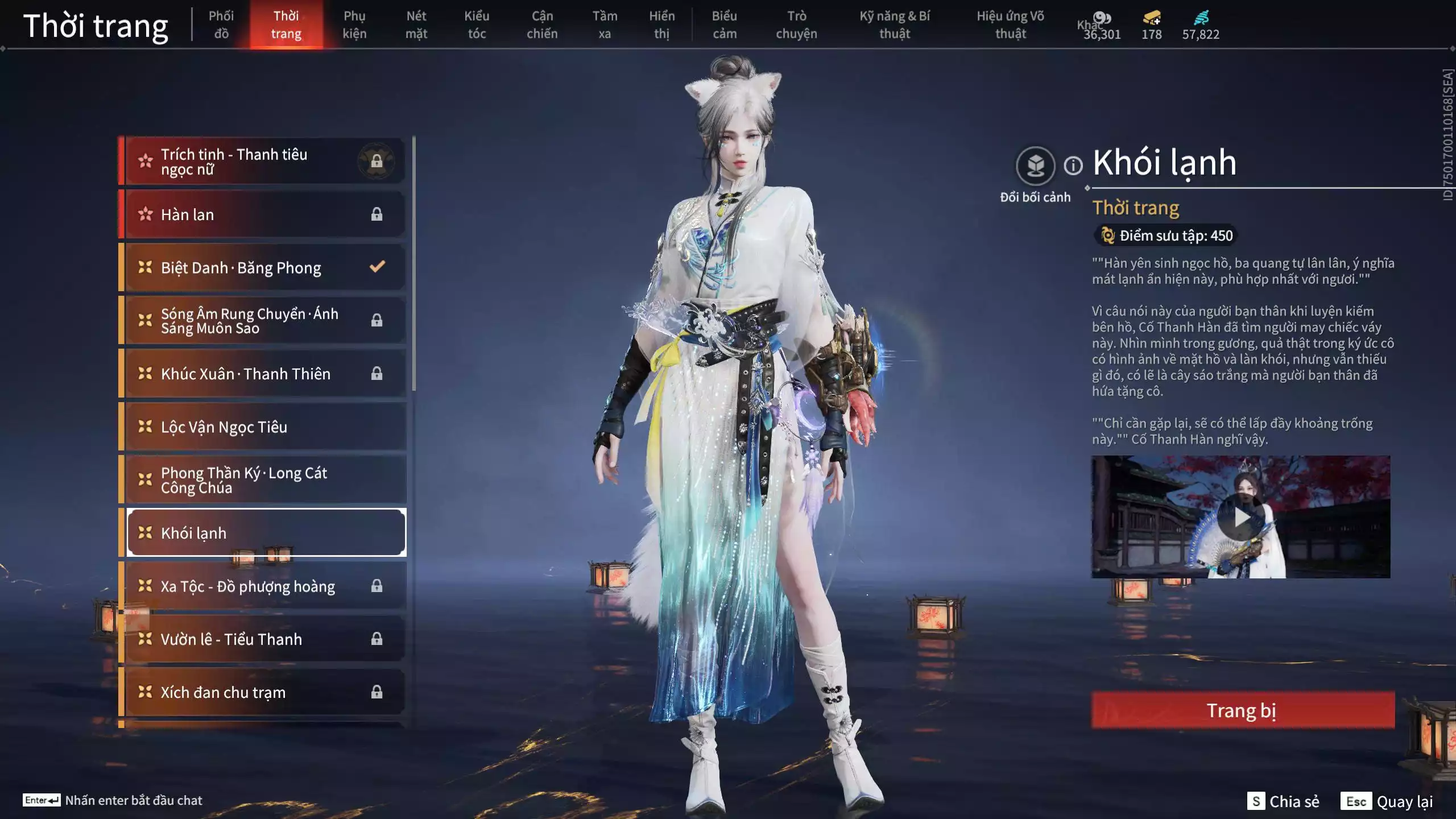This screenshot has height=819, width=1456.
Task: Switch to the Phụ kiện tab
Action: tap(355, 25)
